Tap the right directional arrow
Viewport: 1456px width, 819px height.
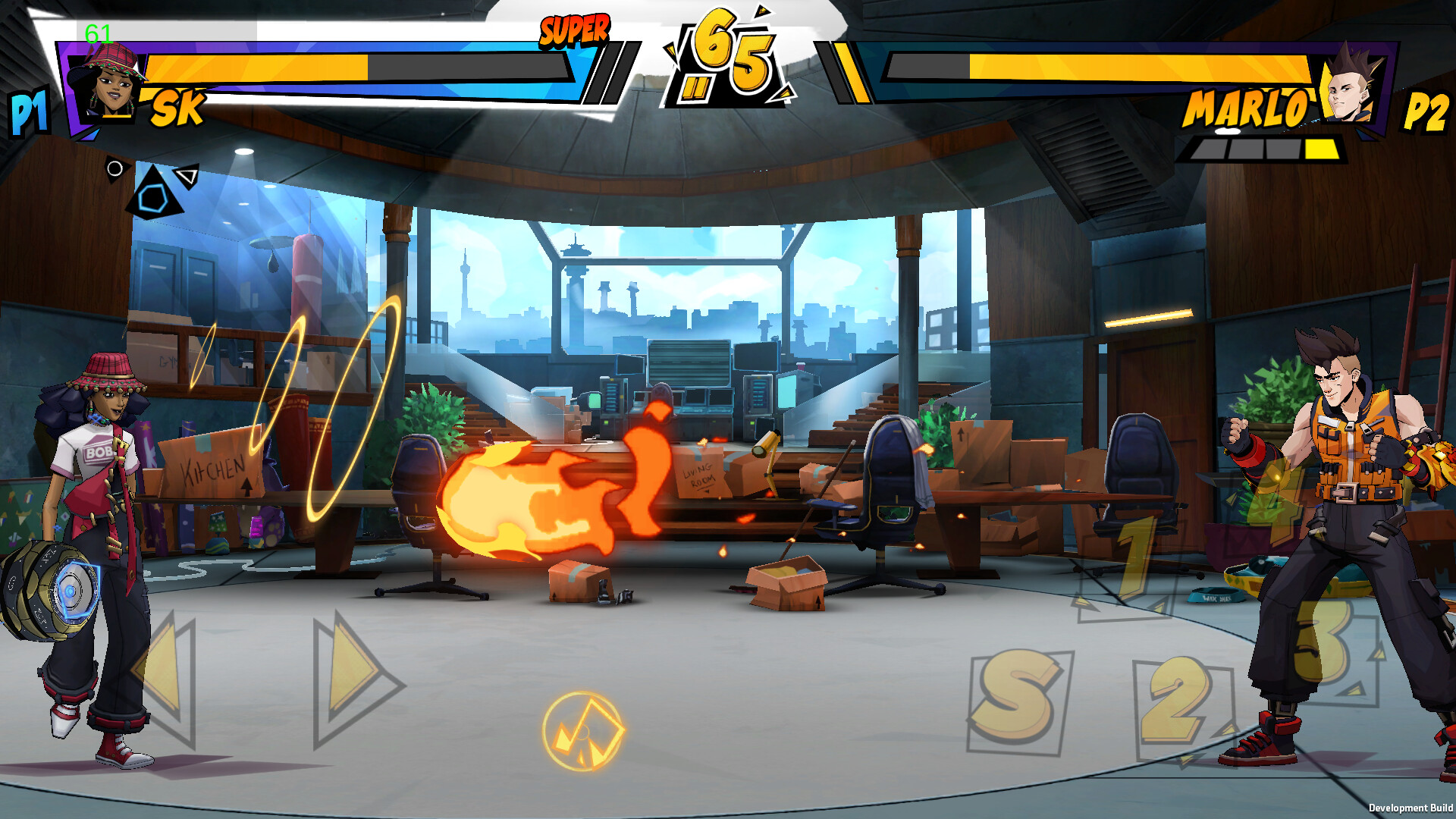(x=349, y=664)
